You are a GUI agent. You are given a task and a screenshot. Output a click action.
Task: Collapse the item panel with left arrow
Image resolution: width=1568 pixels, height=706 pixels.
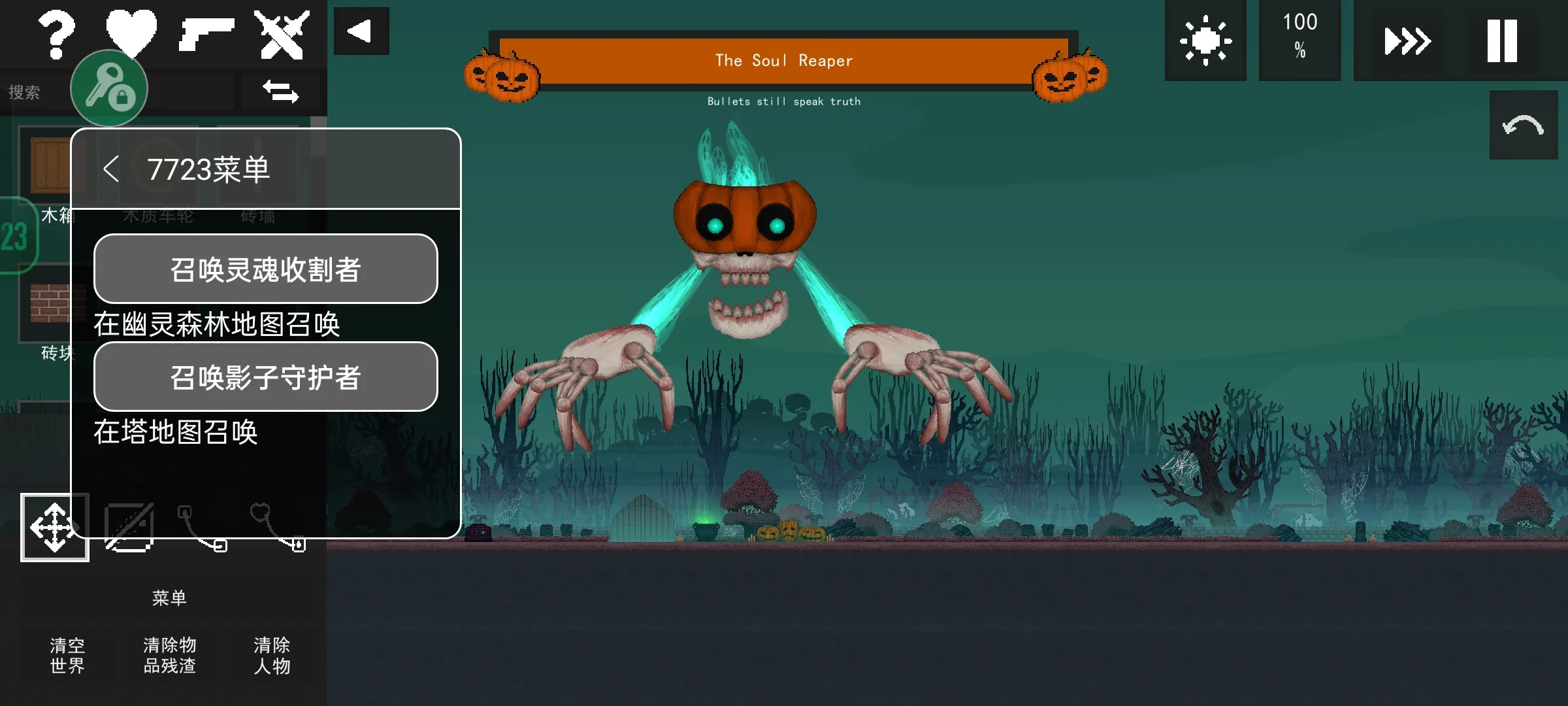361,31
